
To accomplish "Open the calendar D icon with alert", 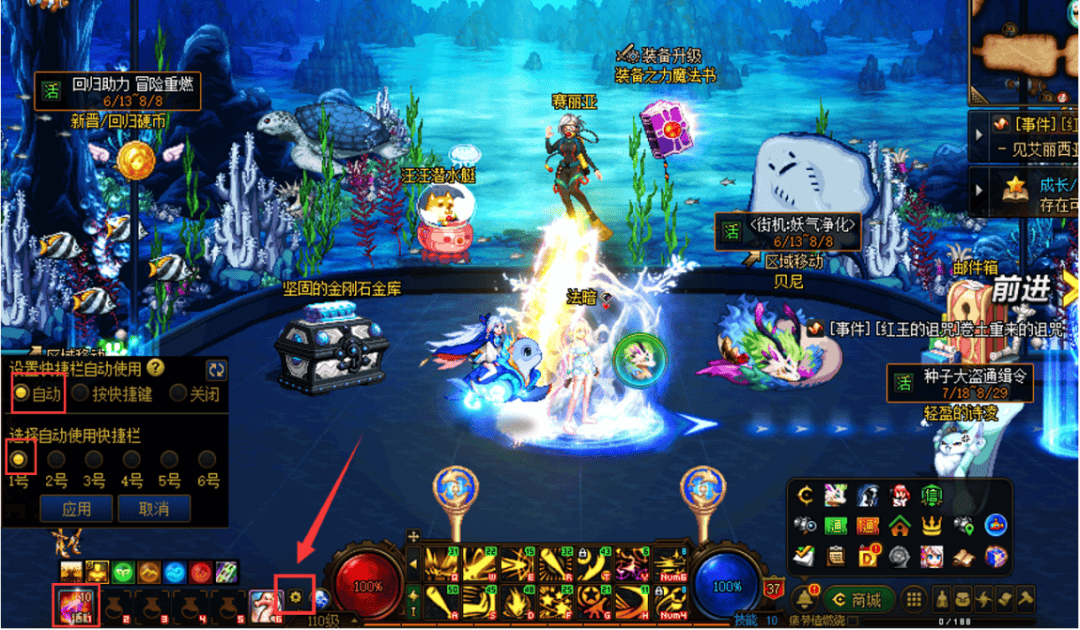I will tap(868, 556).
